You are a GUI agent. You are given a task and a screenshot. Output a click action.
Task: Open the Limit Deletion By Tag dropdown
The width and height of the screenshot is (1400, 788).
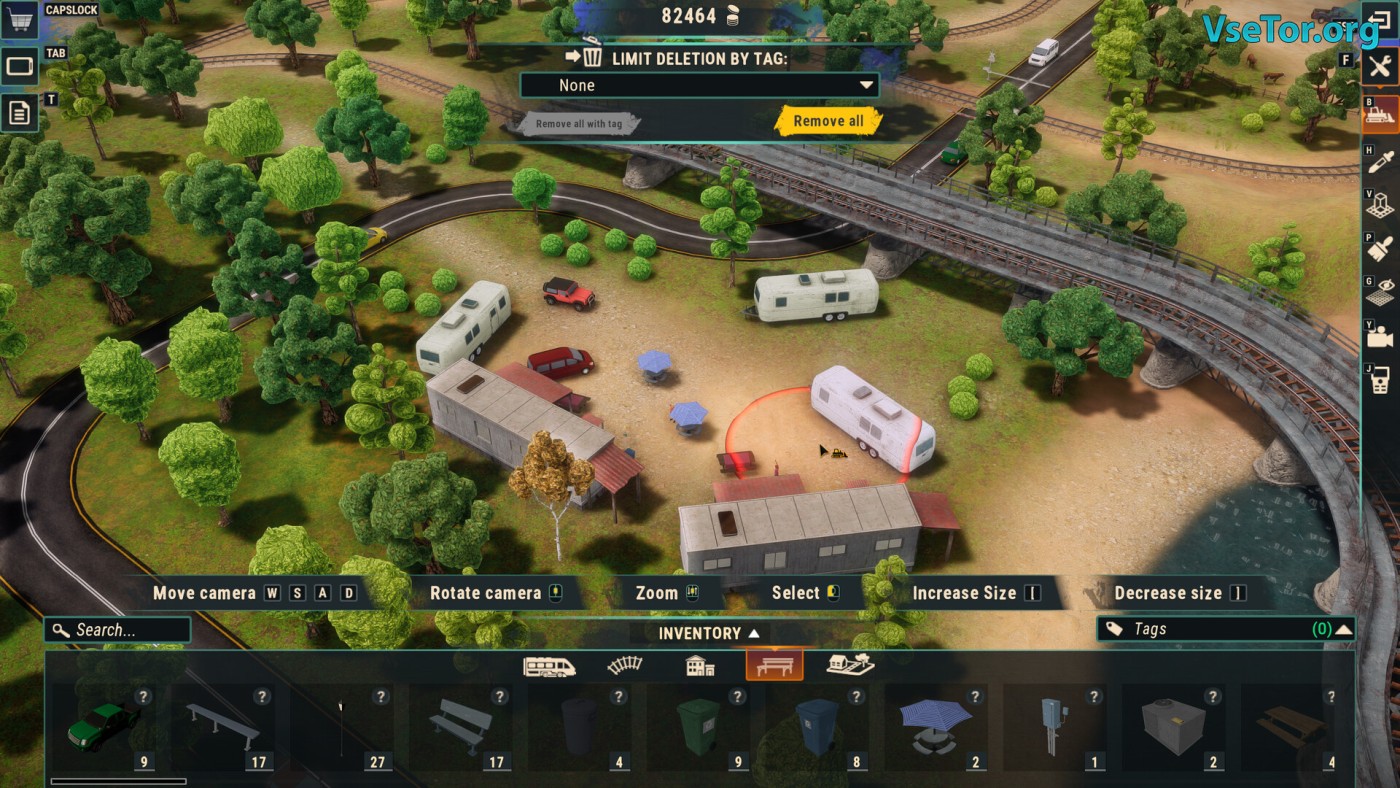[x=699, y=85]
